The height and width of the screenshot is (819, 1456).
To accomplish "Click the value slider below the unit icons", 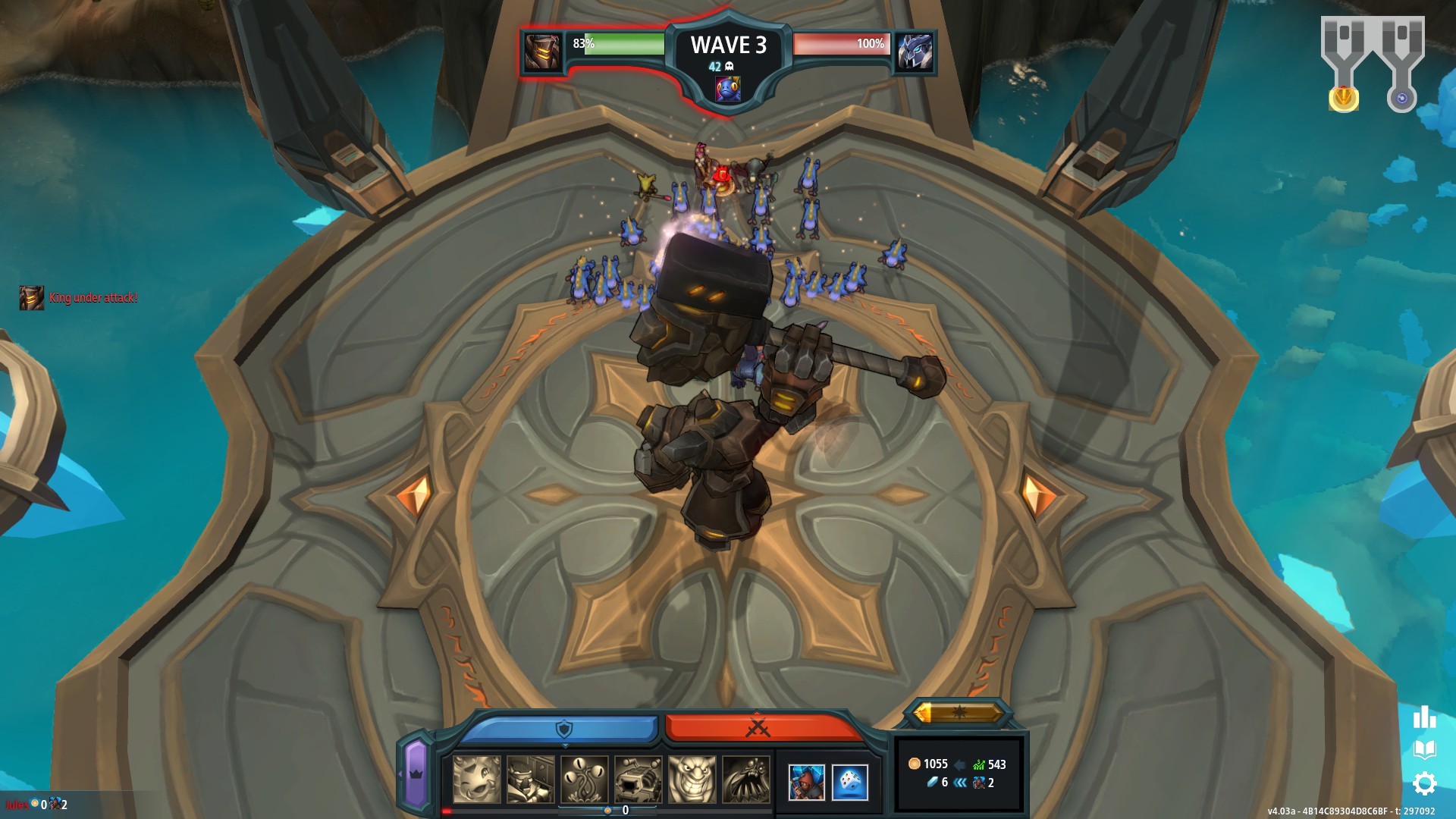I will pos(608,810).
